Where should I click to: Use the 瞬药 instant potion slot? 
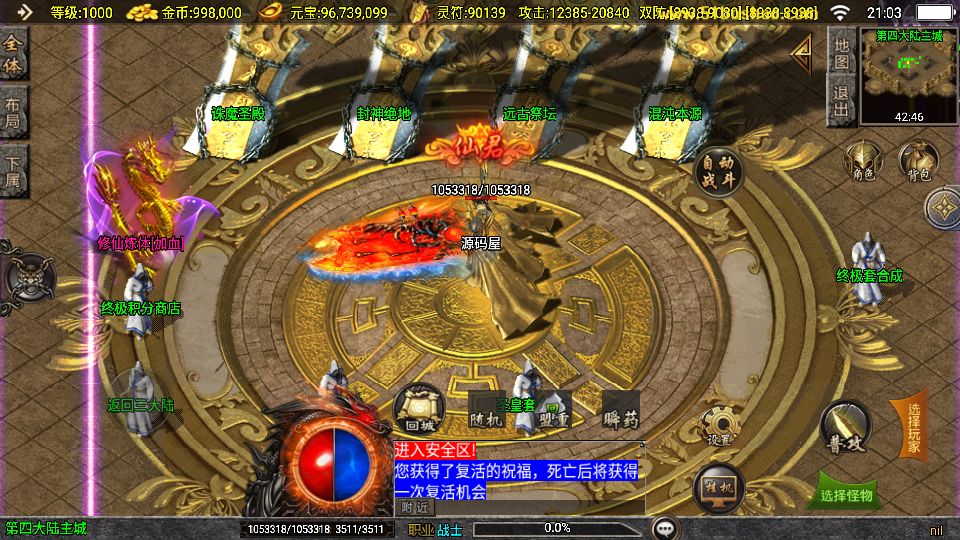(620, 409)
